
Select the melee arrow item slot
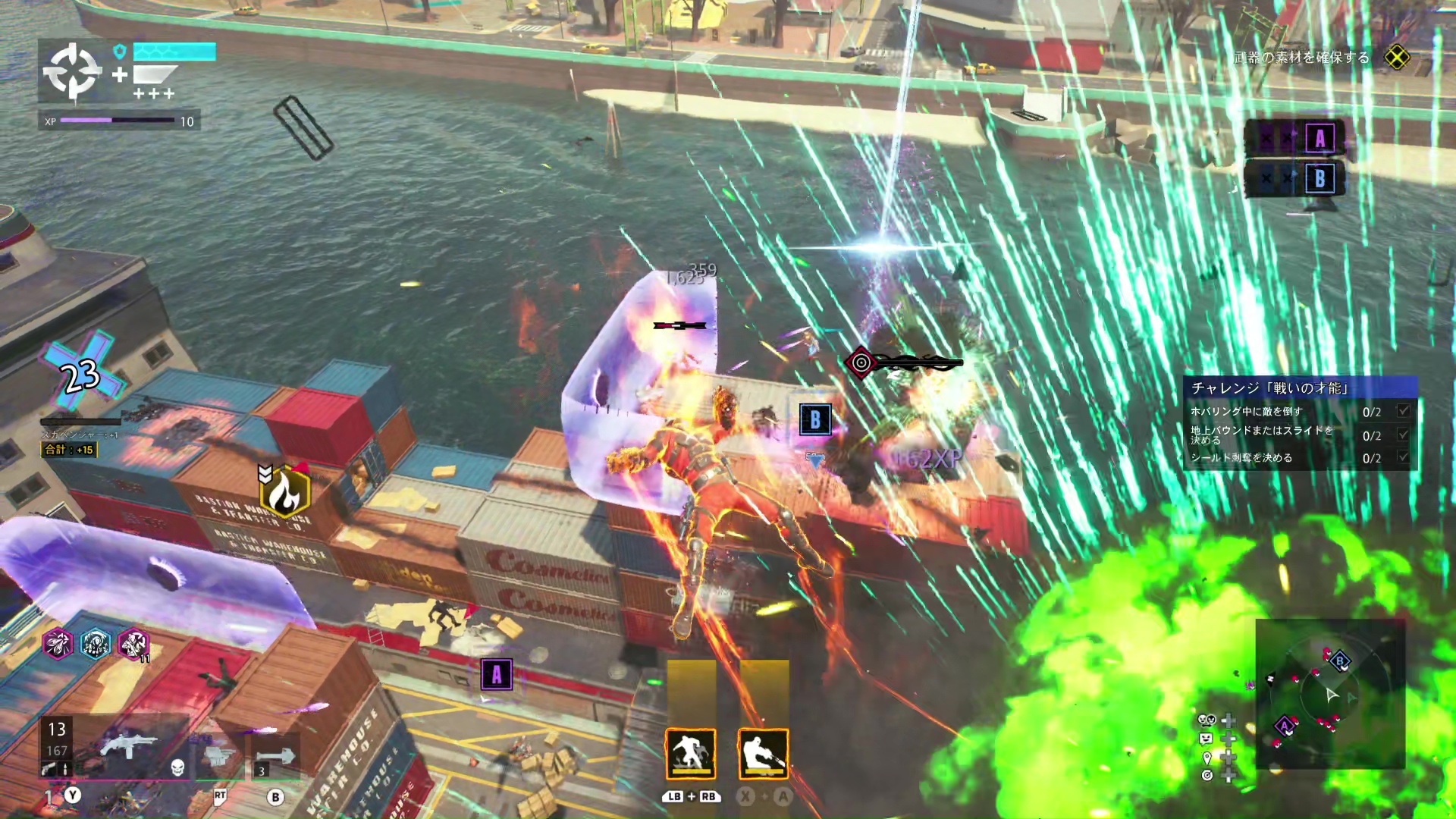tap(275, 755)
